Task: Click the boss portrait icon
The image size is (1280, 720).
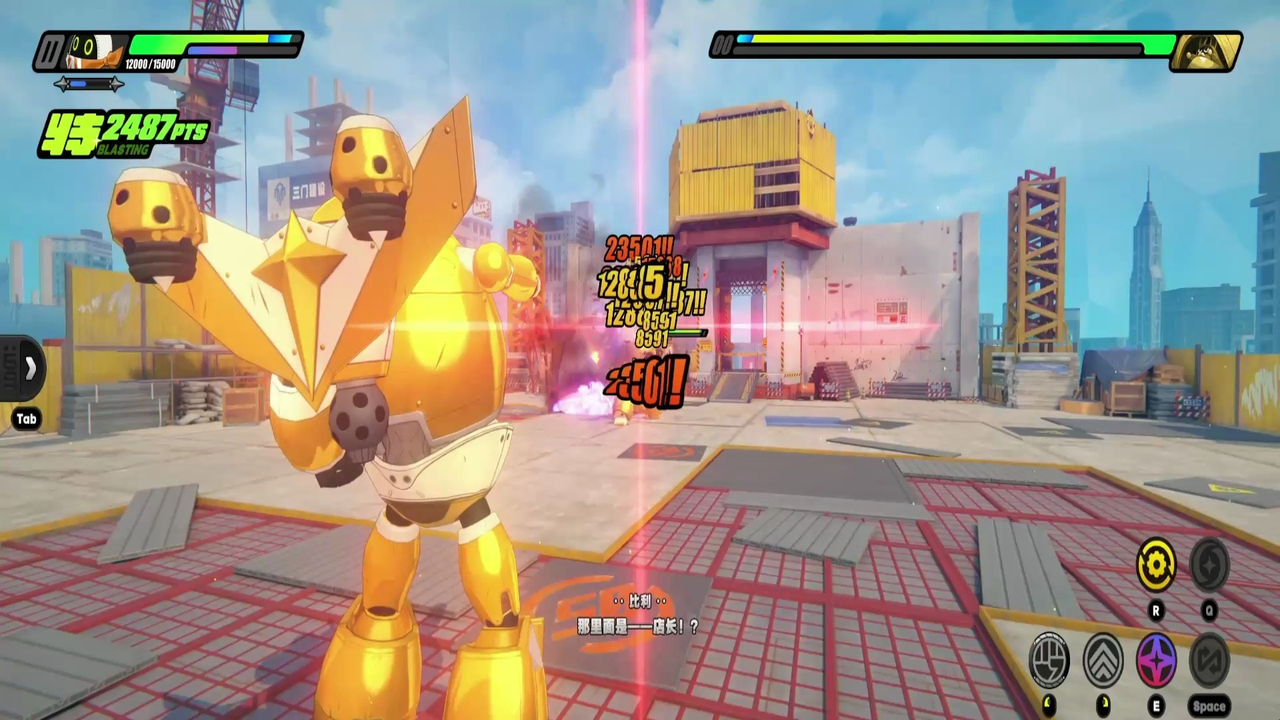Action: pyautogui.click(x=1205, y=51)
